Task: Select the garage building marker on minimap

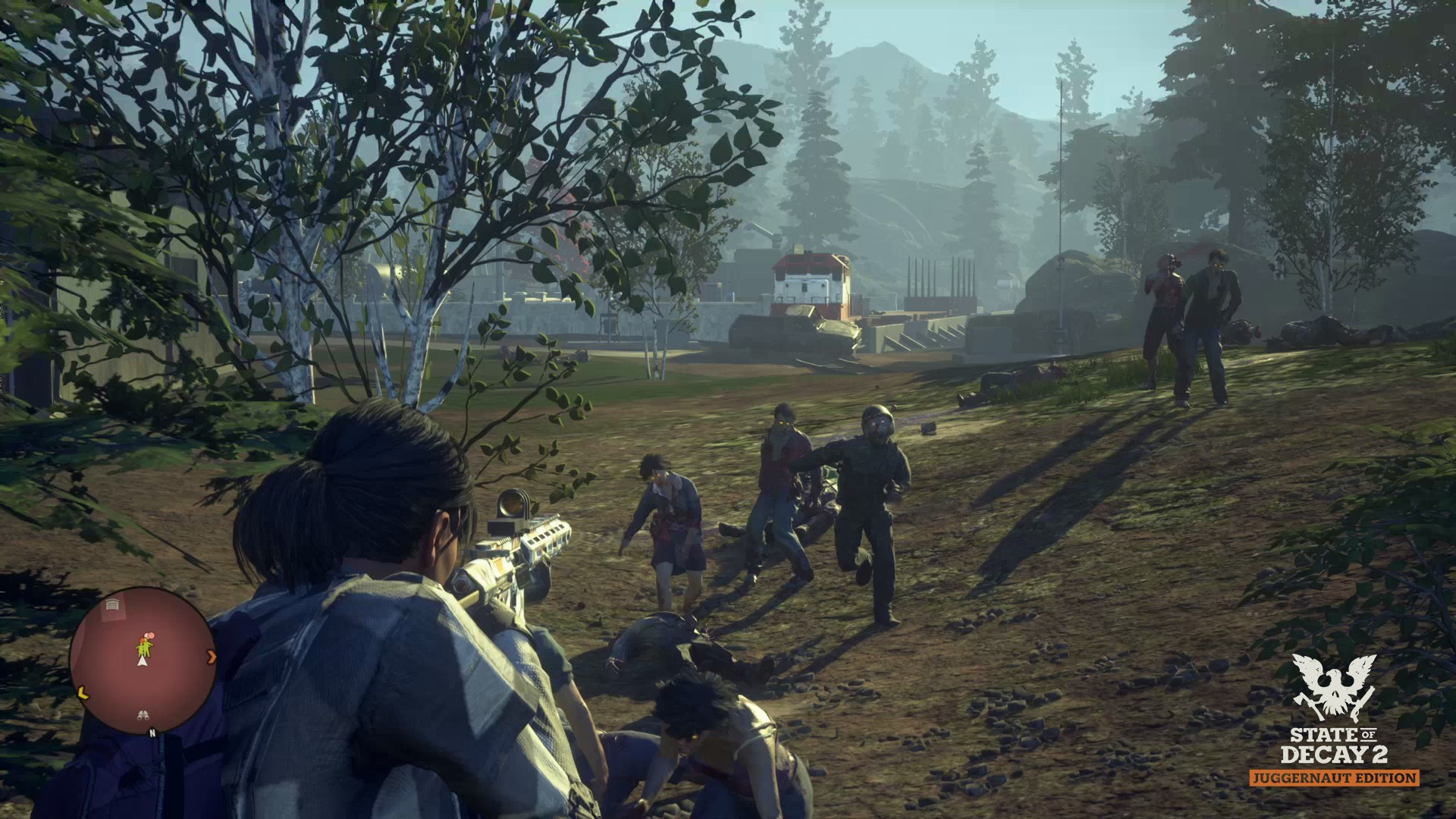Action: tap(113, 606)
